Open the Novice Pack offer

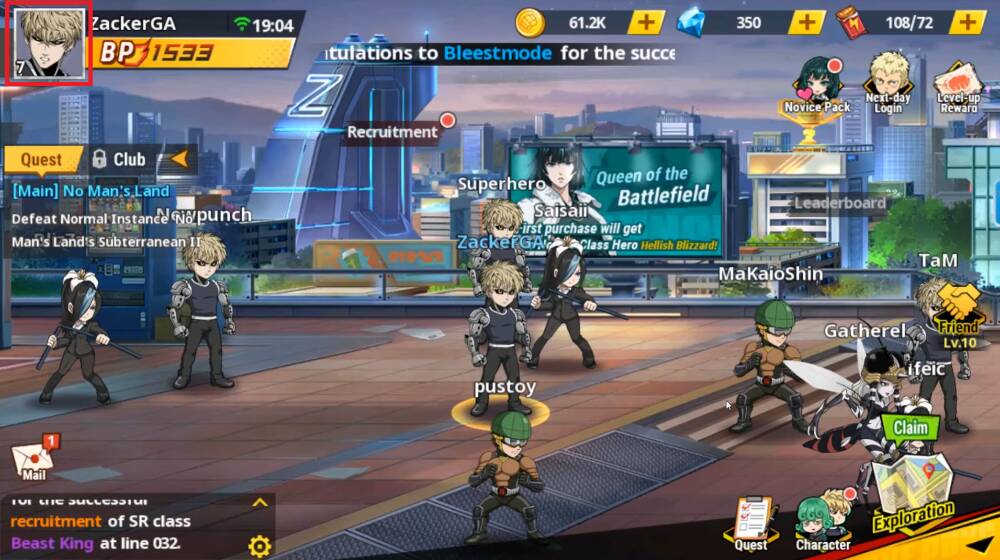817,85
